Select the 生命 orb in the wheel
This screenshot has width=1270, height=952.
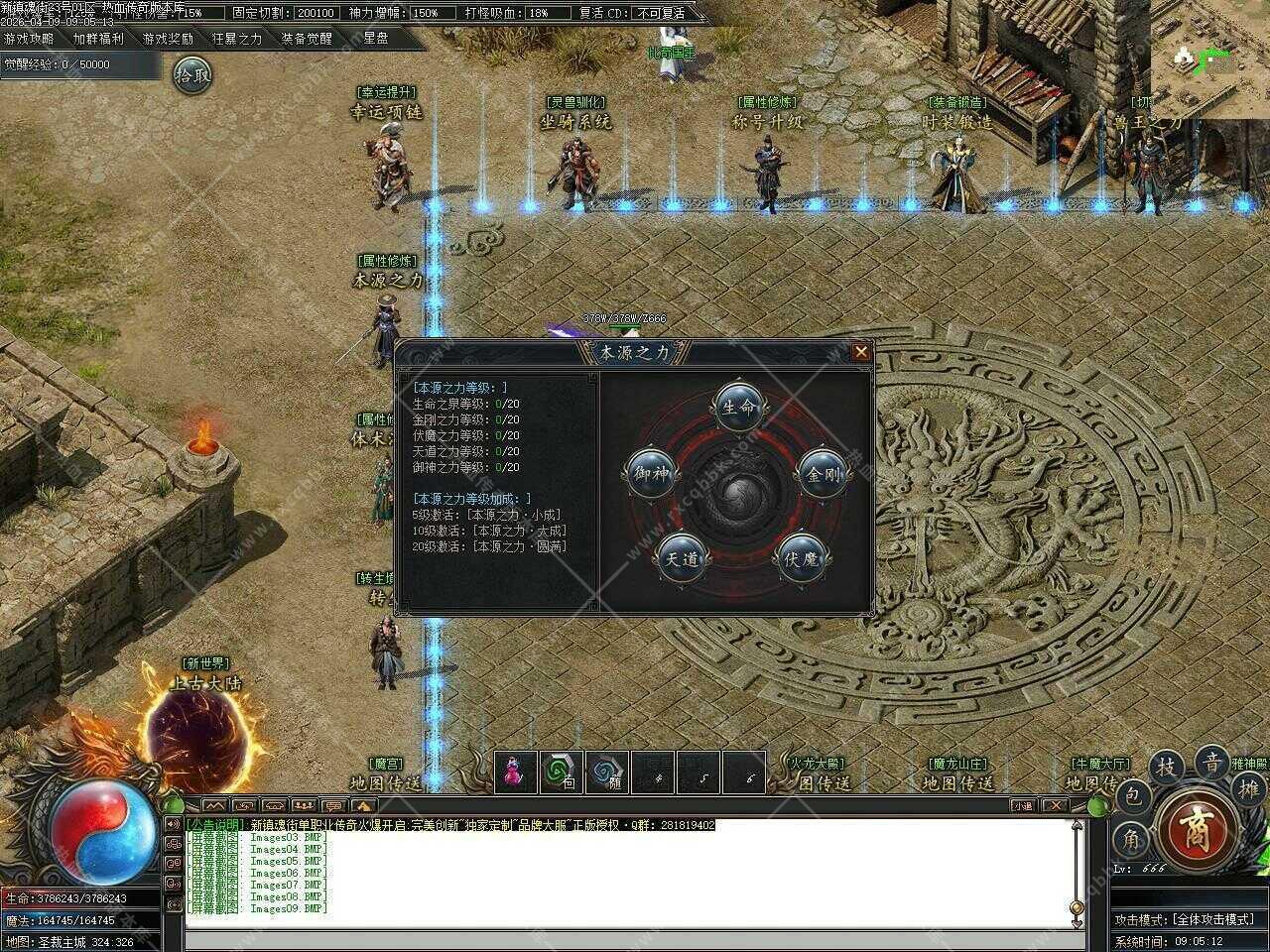(x=738, y=406)
